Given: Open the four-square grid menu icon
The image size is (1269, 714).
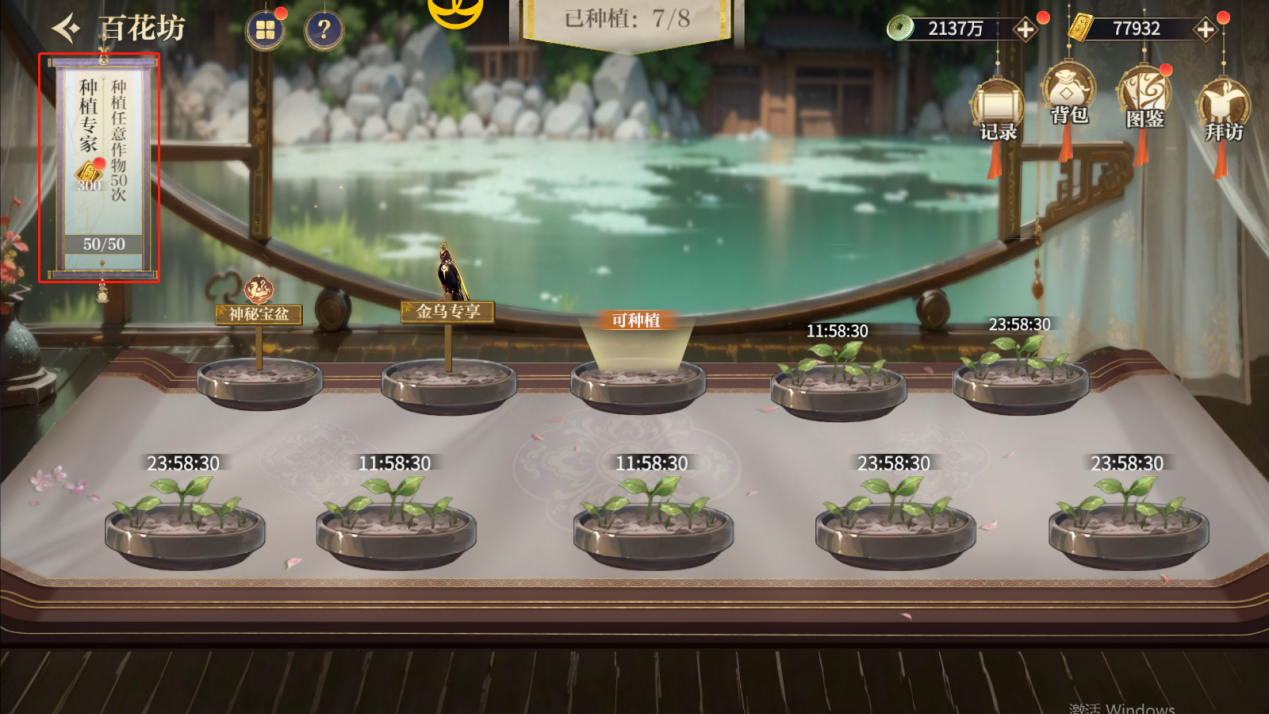Looking at the screenshot, I should pos(265,31).
